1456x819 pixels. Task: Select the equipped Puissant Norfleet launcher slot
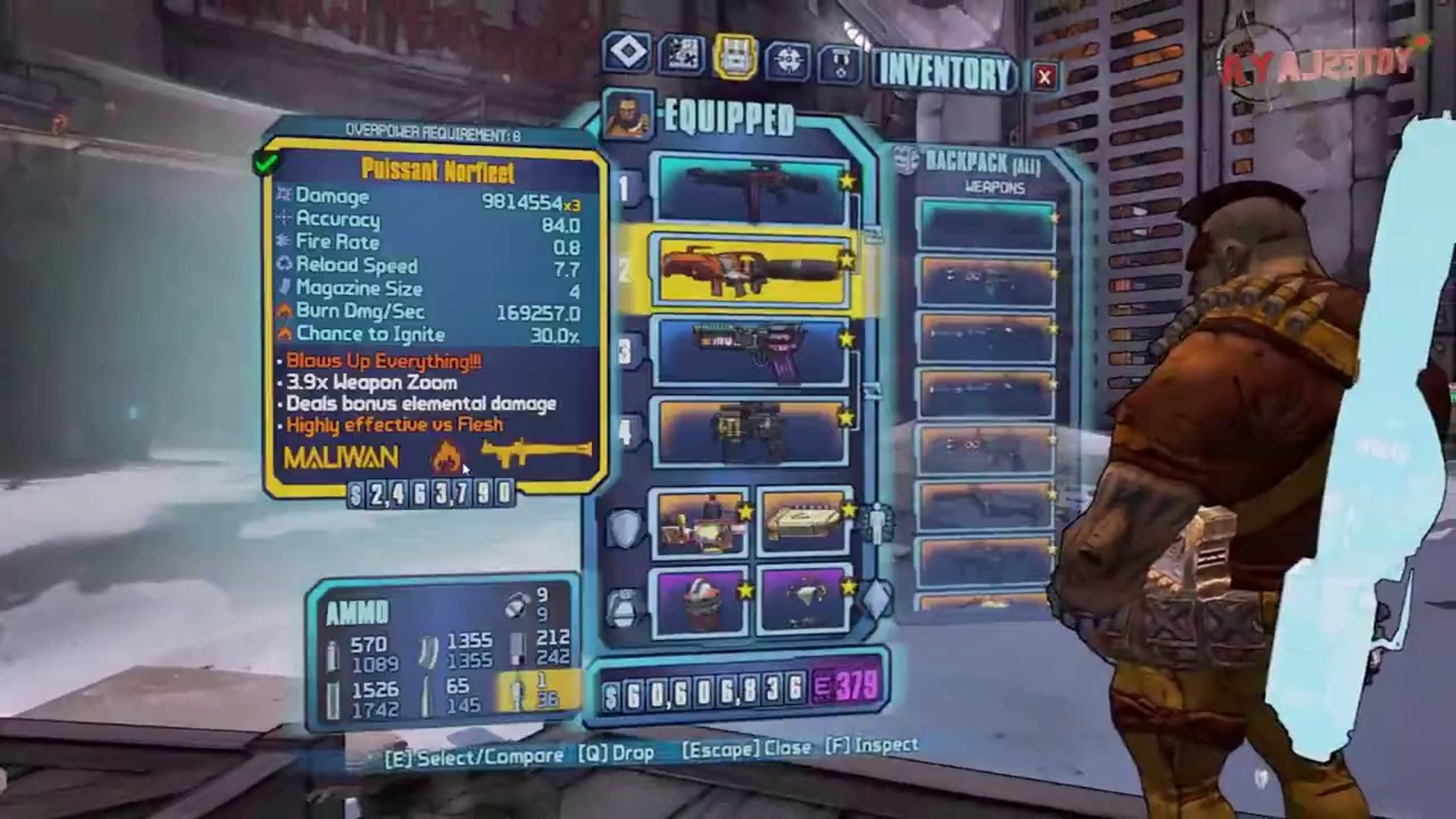(x=753, y=271)
